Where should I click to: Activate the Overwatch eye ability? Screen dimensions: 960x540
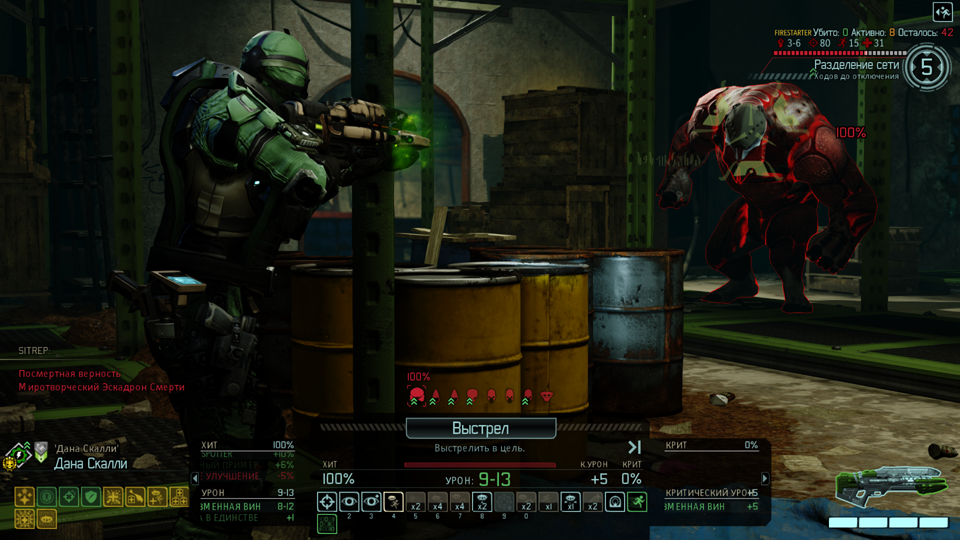[349, 502]
